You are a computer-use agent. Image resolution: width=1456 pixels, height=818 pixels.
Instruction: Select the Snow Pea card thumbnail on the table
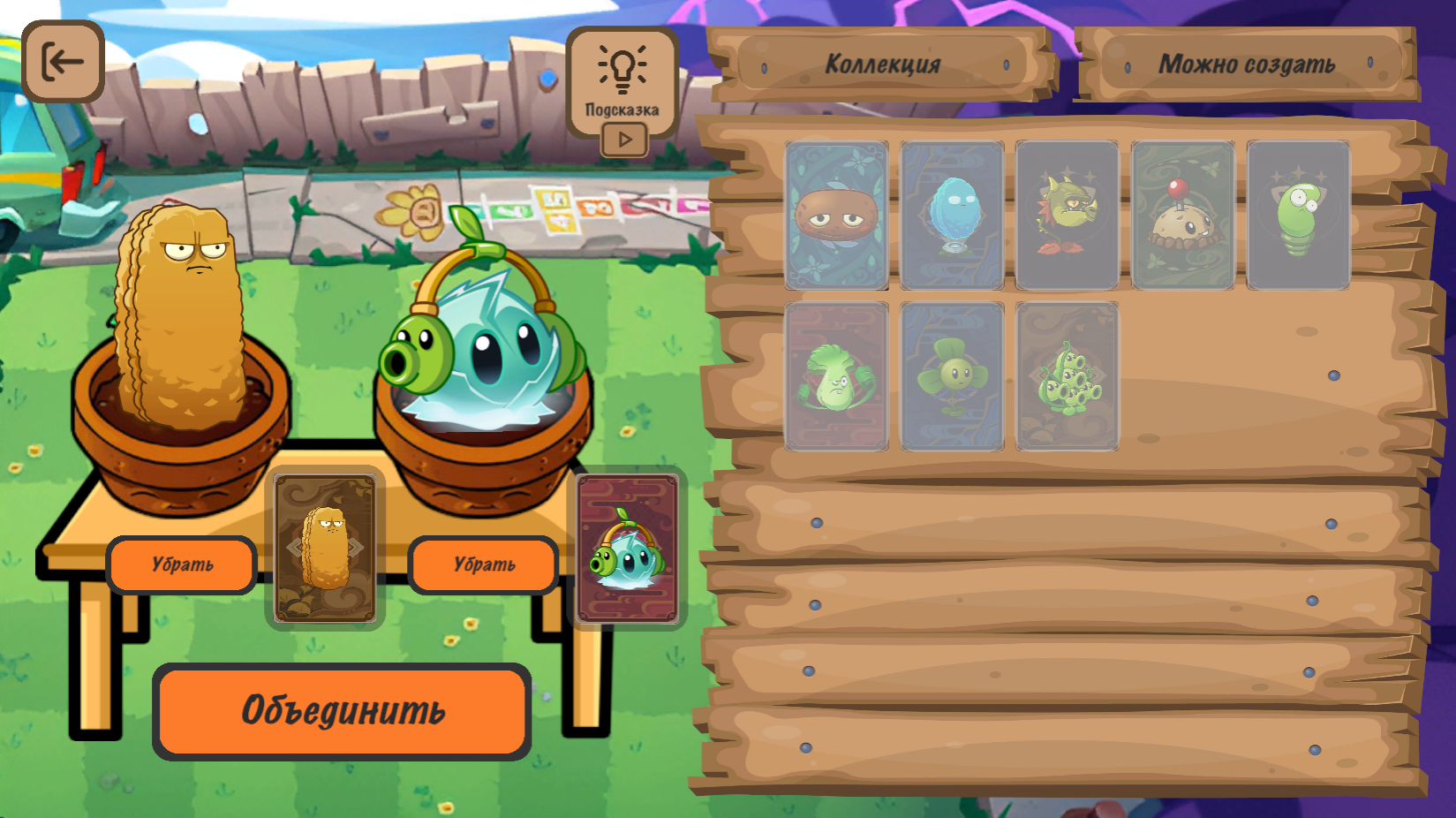pos(628,549)
